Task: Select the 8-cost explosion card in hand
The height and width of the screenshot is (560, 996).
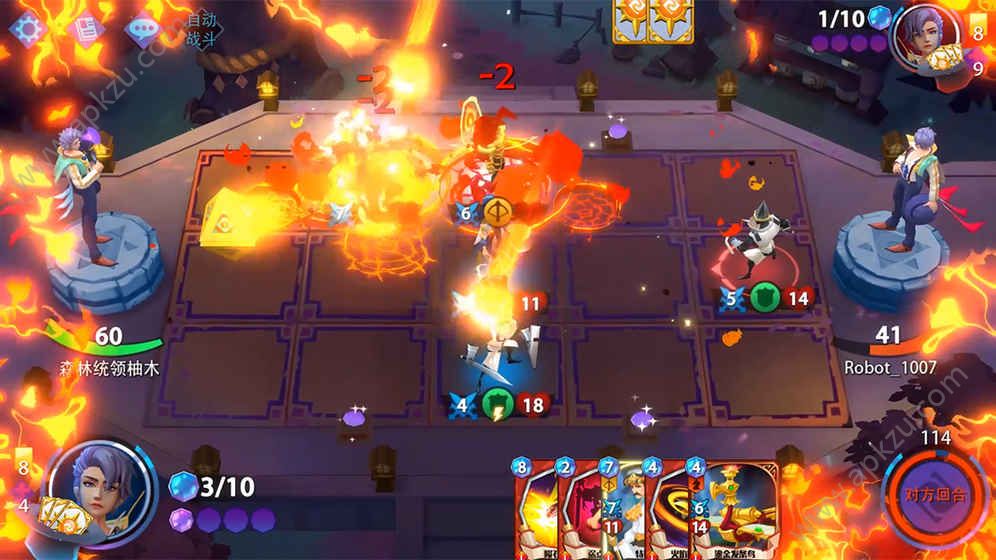Action: click(535, 510)
